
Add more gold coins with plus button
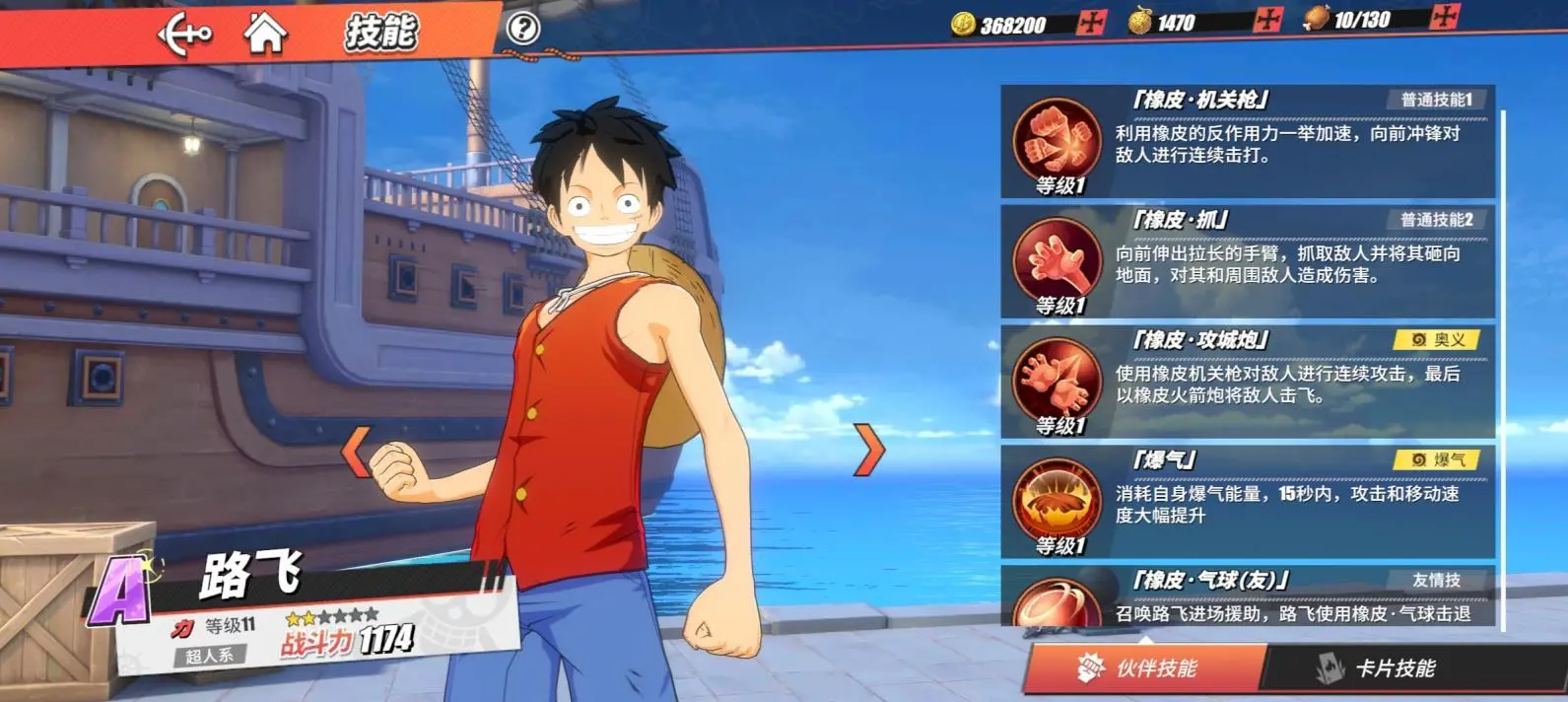[1091, 23]
